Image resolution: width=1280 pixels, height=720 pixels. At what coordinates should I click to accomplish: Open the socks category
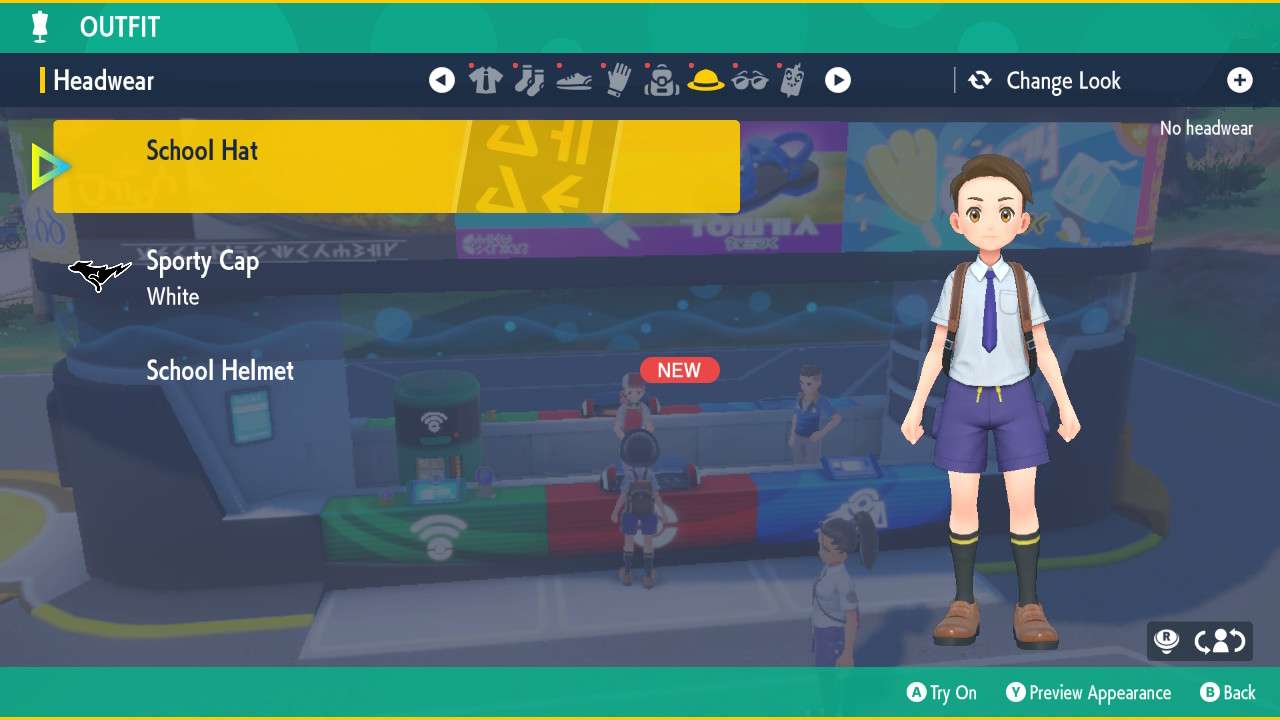pos(530,80)
